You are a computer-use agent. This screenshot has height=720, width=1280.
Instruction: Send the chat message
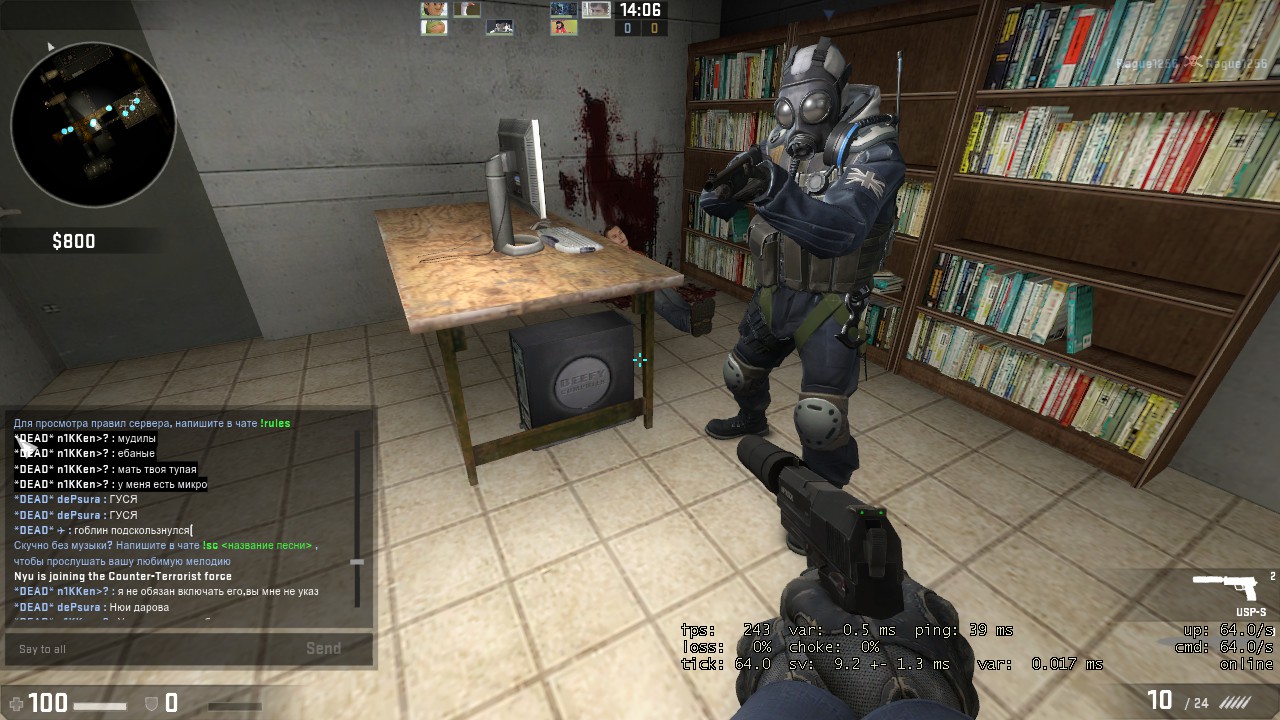click(323, 649)
